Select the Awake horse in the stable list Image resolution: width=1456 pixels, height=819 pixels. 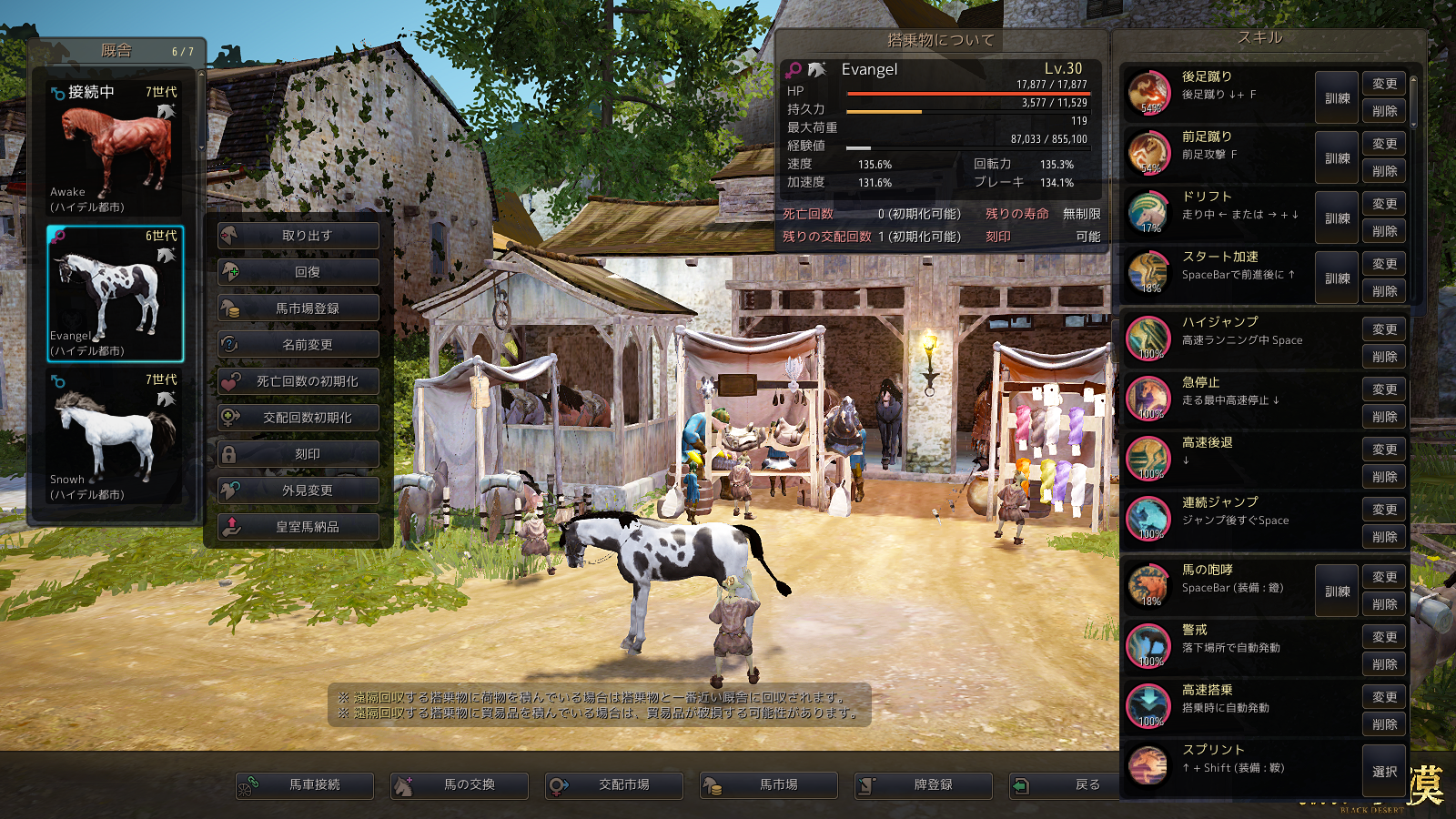pyautogui.click(x=115, y=149)
